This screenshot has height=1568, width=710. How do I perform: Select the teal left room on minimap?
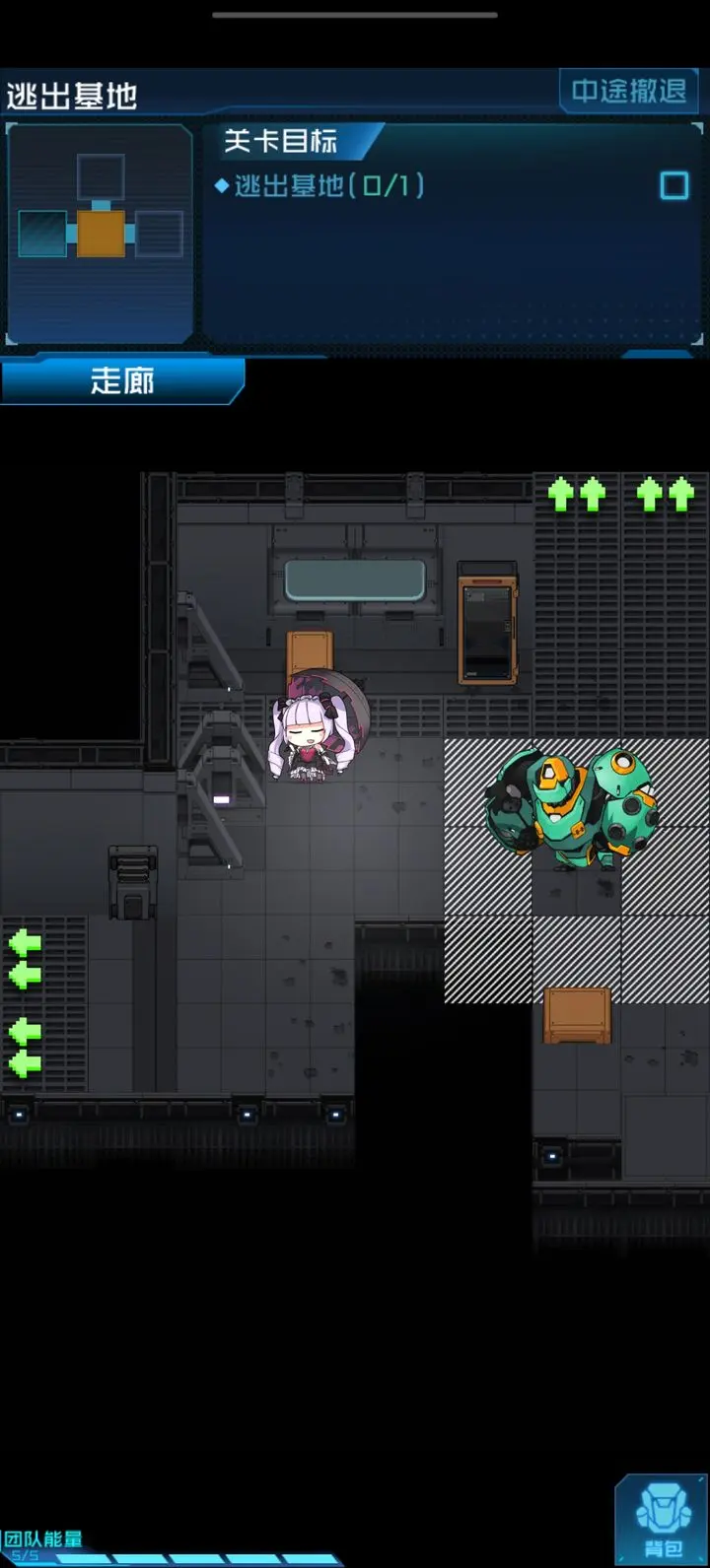pyautogui.click(x=42, y=234)
